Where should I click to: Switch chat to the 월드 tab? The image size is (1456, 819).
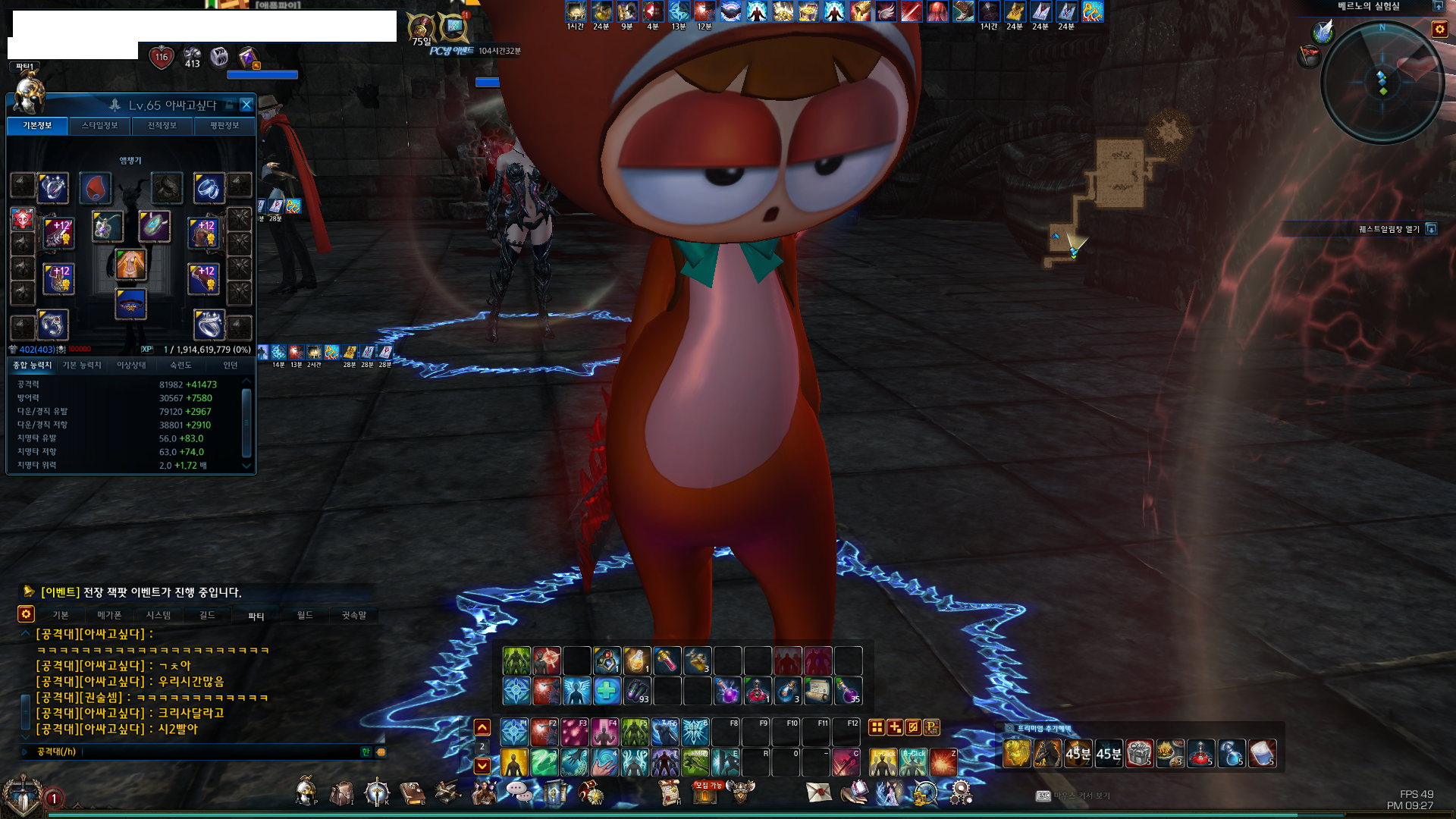[305, 615]
